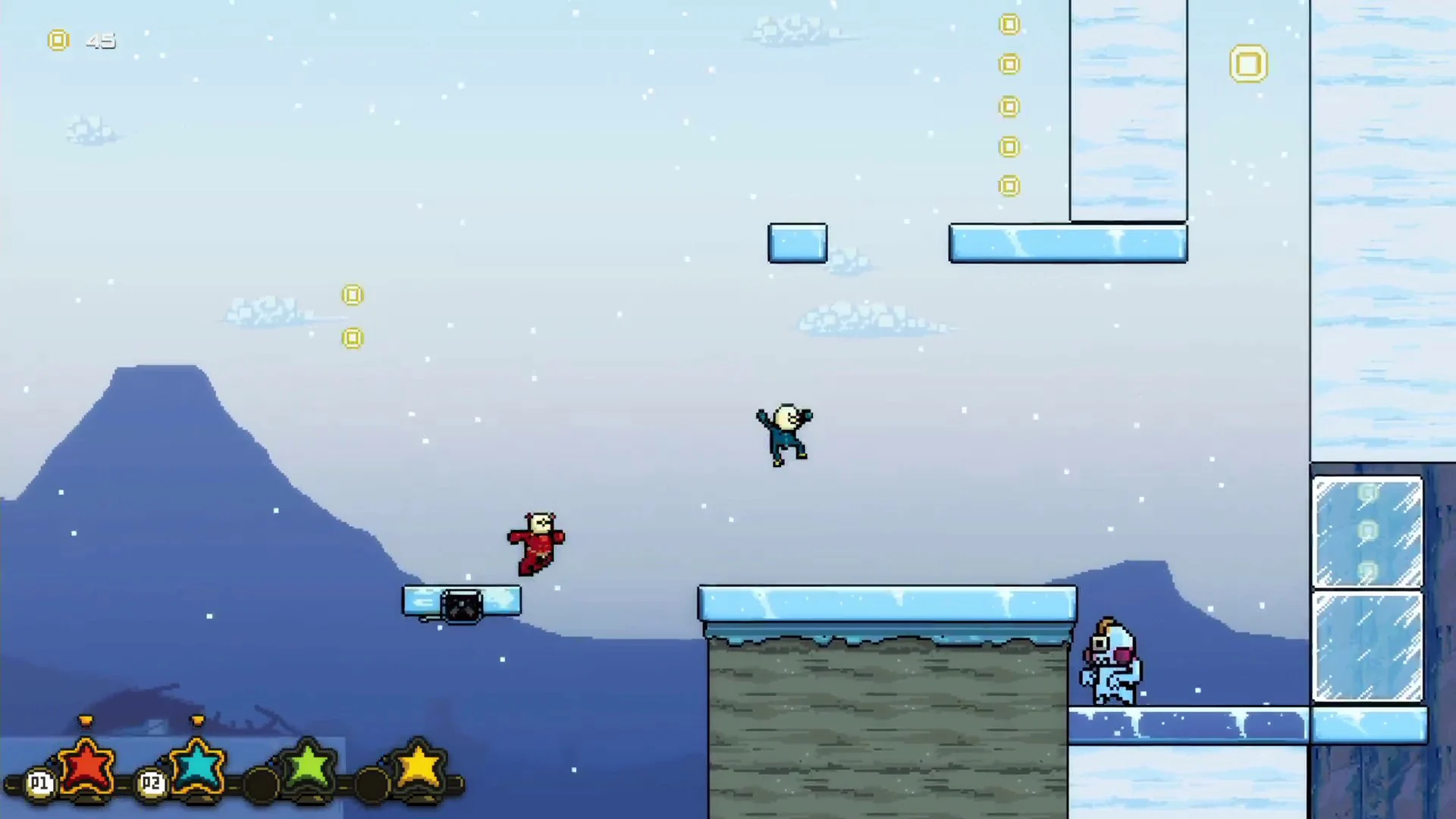Click the turret on the small ice platform
The width and height of the screenshot is (1456, 819).
pos(462,603)
